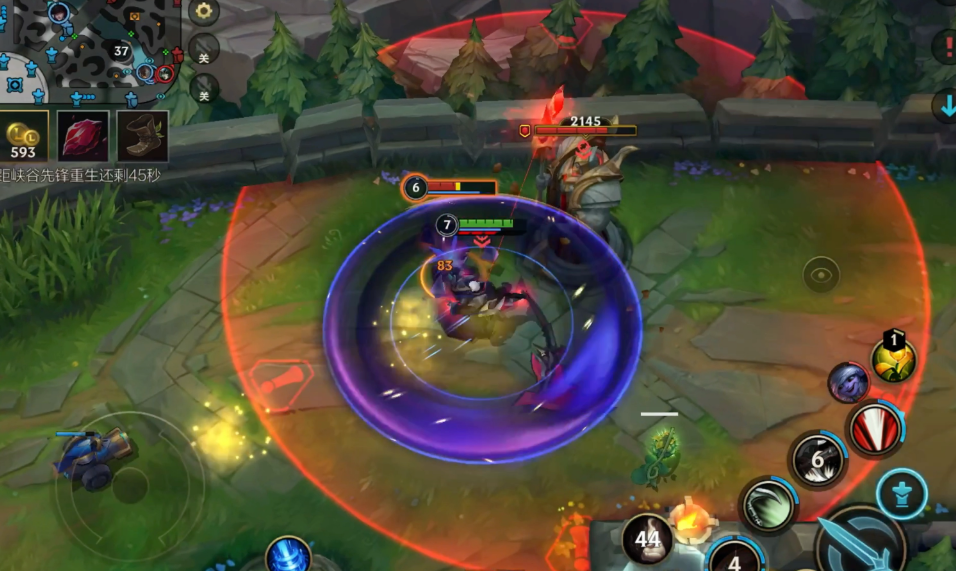Viewport: 956px width, 571px height.
Task: Activate the green claw slash ability
Action: point(767,504)
